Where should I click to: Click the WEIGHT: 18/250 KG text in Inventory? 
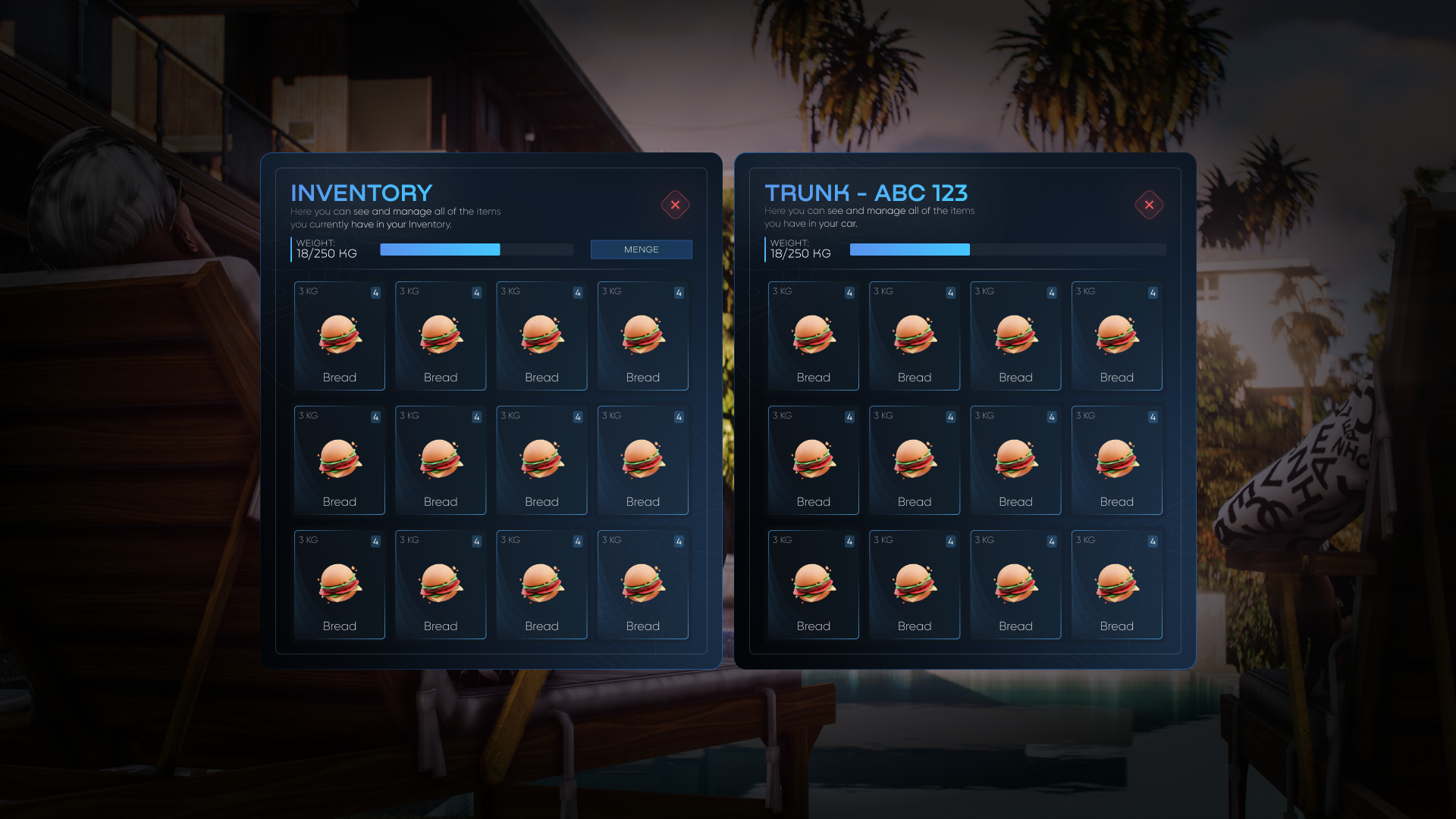(326, 249)
